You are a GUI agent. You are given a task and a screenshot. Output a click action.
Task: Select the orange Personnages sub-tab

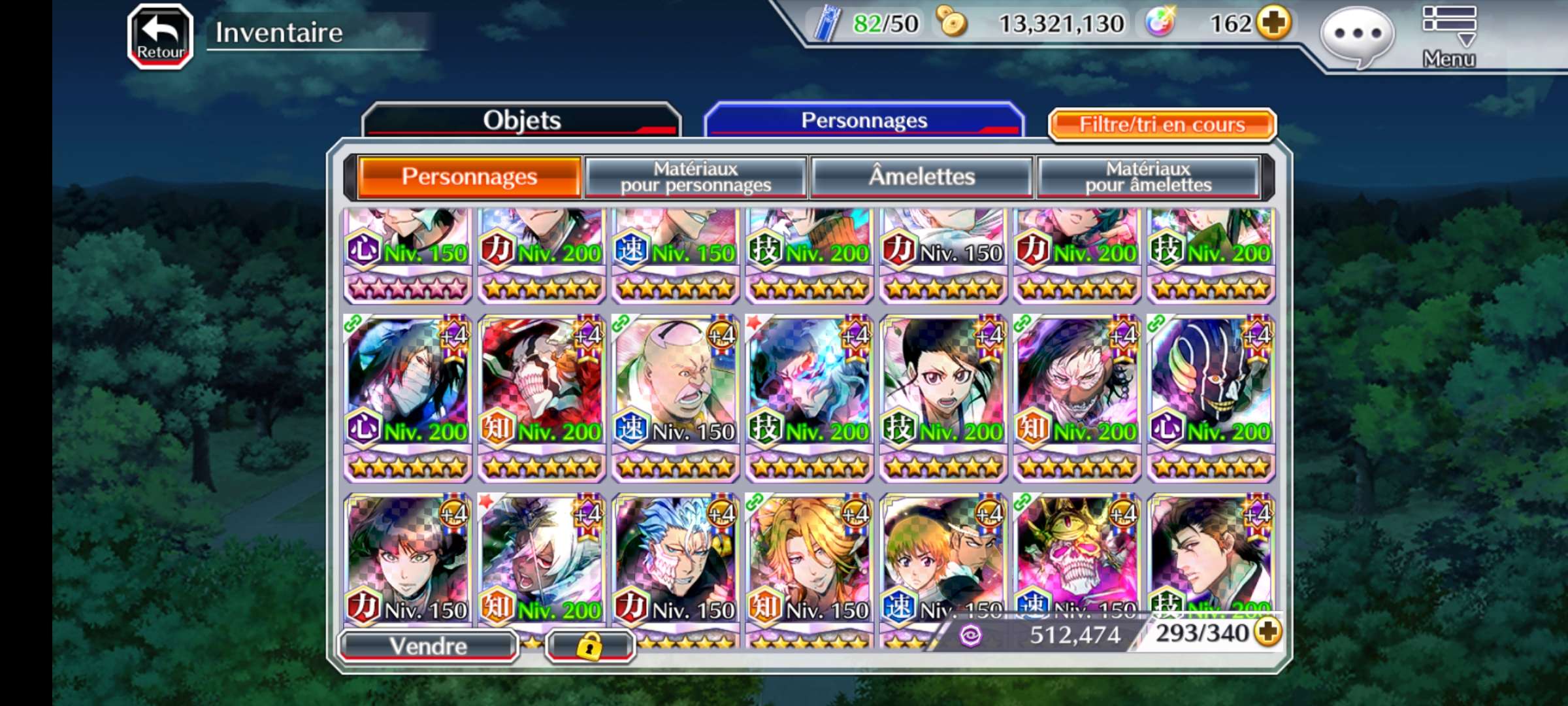click(469, 176)
